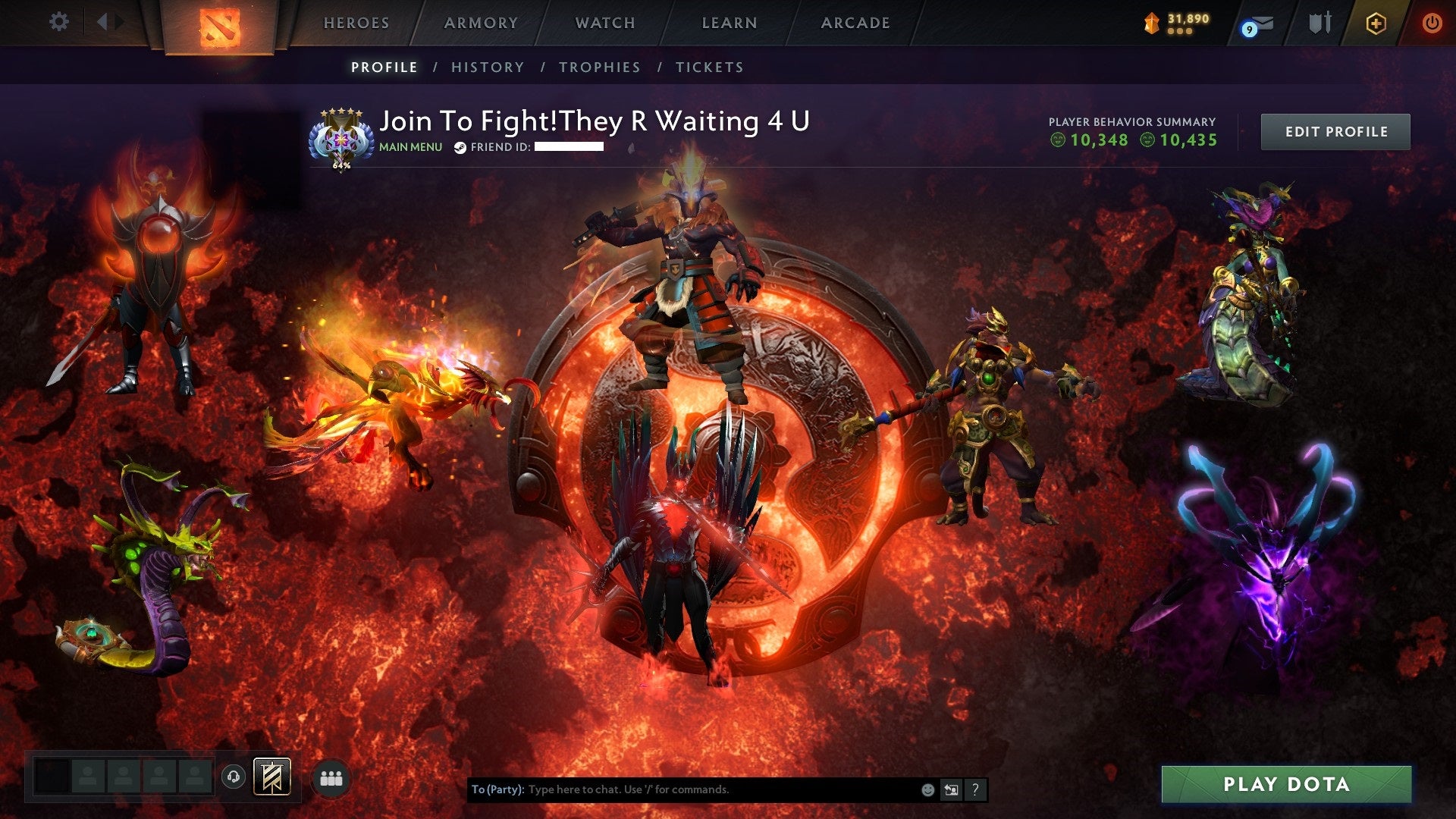Image resolution: width=1456 pixels, height=819 pixels.
Task: Open the ARCADE menu
Action: [855, 23]
